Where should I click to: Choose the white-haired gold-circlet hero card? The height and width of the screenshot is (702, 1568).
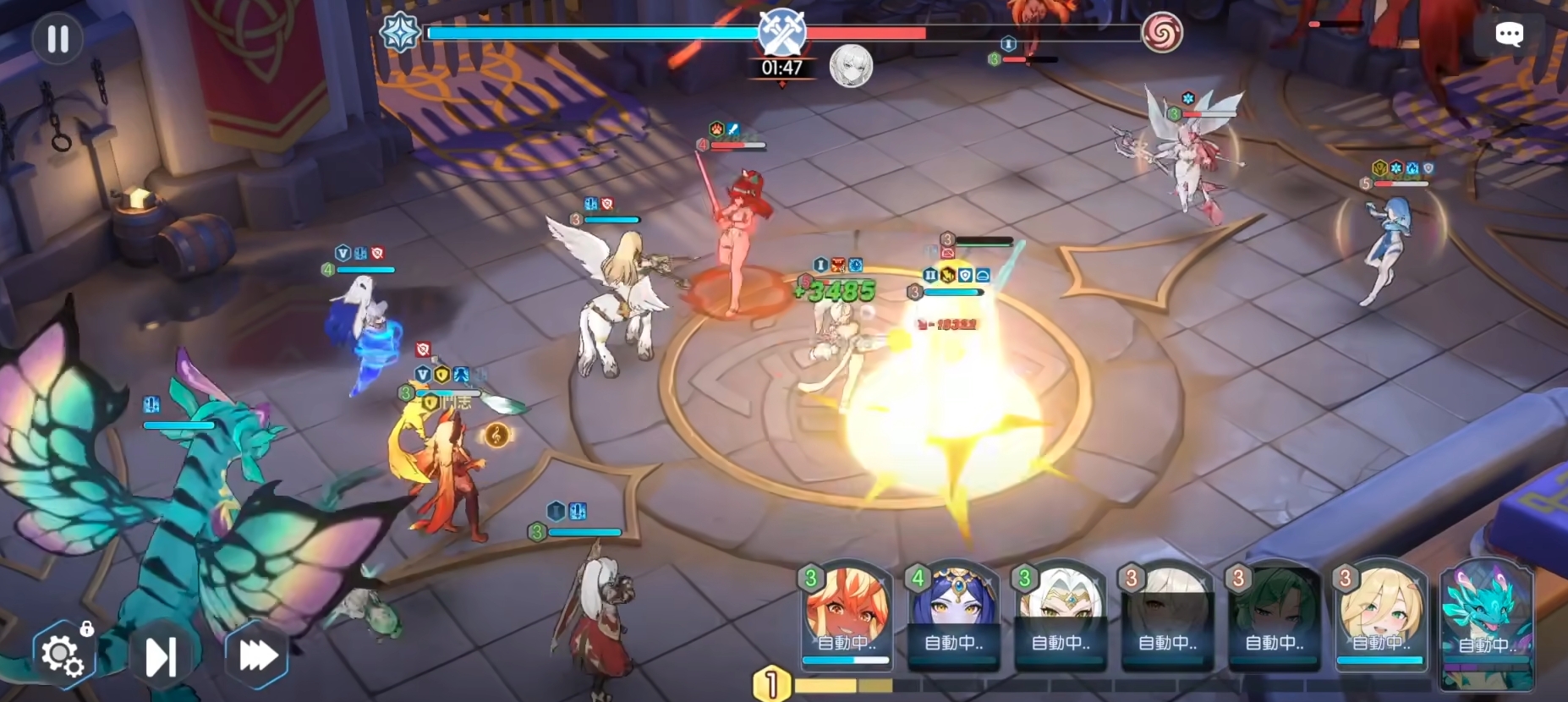coord(1061,615)
